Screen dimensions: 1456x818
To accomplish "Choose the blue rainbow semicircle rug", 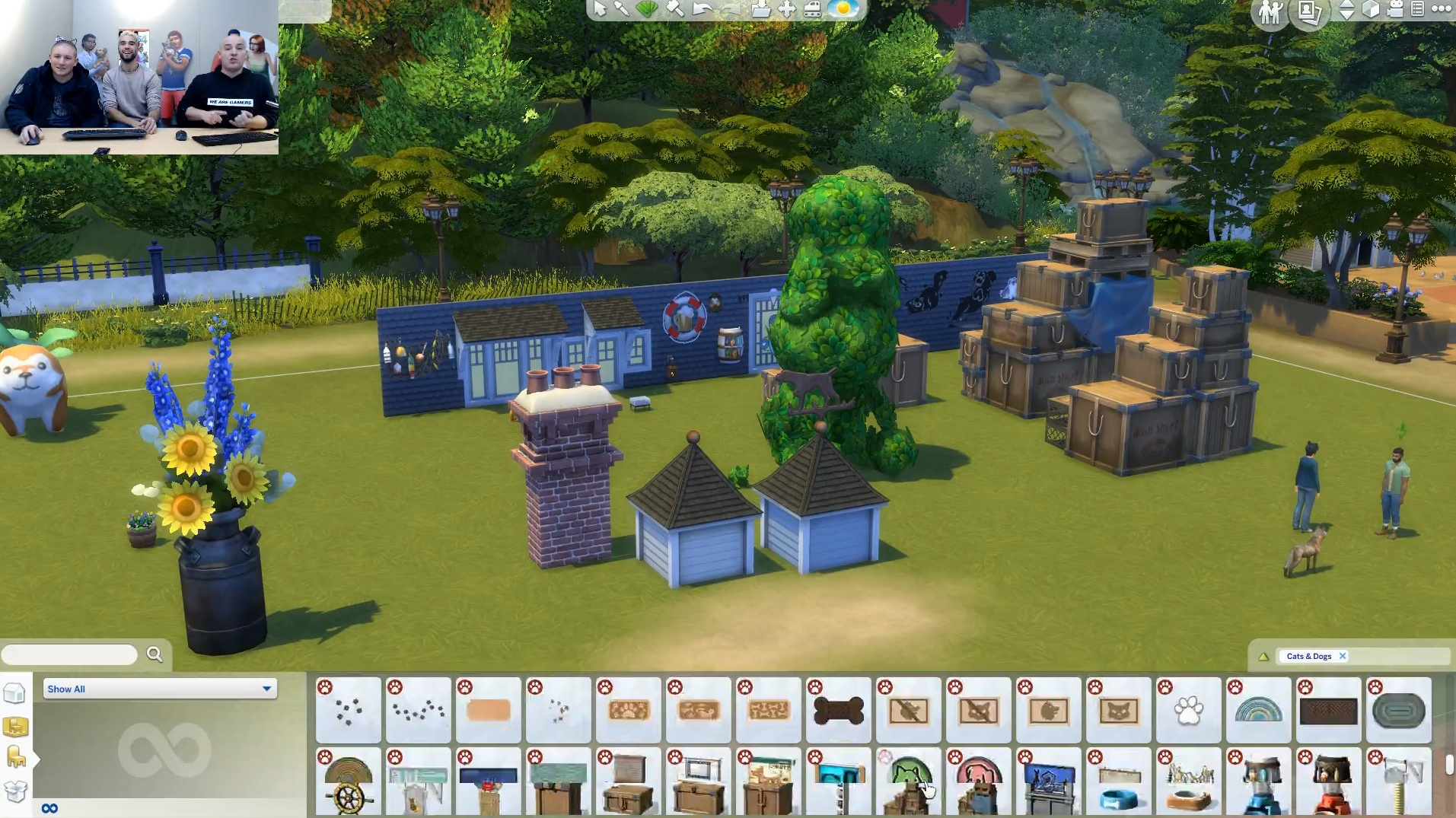I will pos(1258,711).
